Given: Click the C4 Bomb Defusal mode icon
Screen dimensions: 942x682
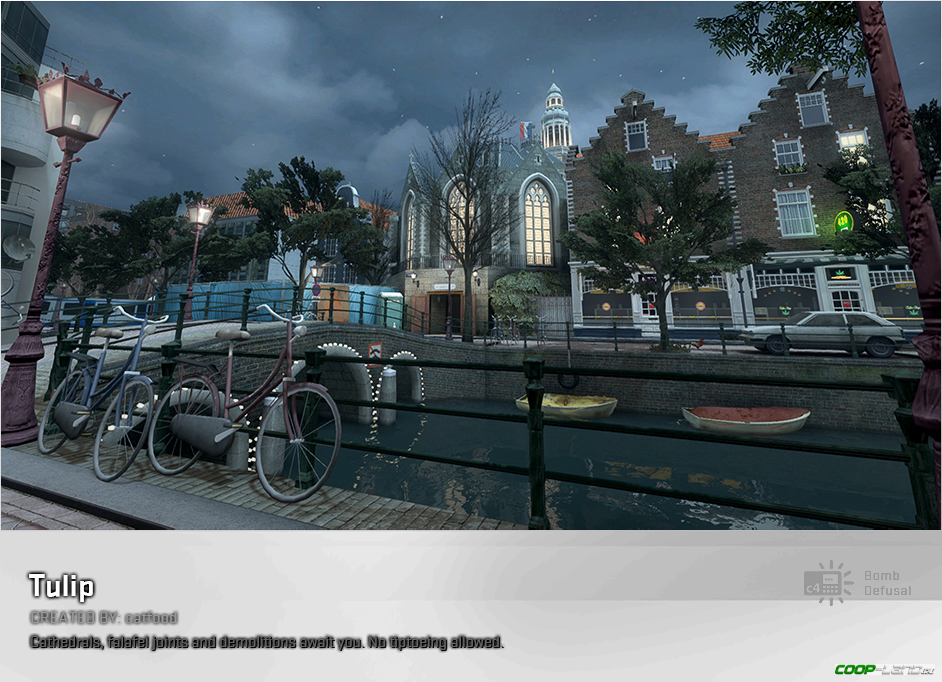Looking at the screenshot, I should coord(828,583).
